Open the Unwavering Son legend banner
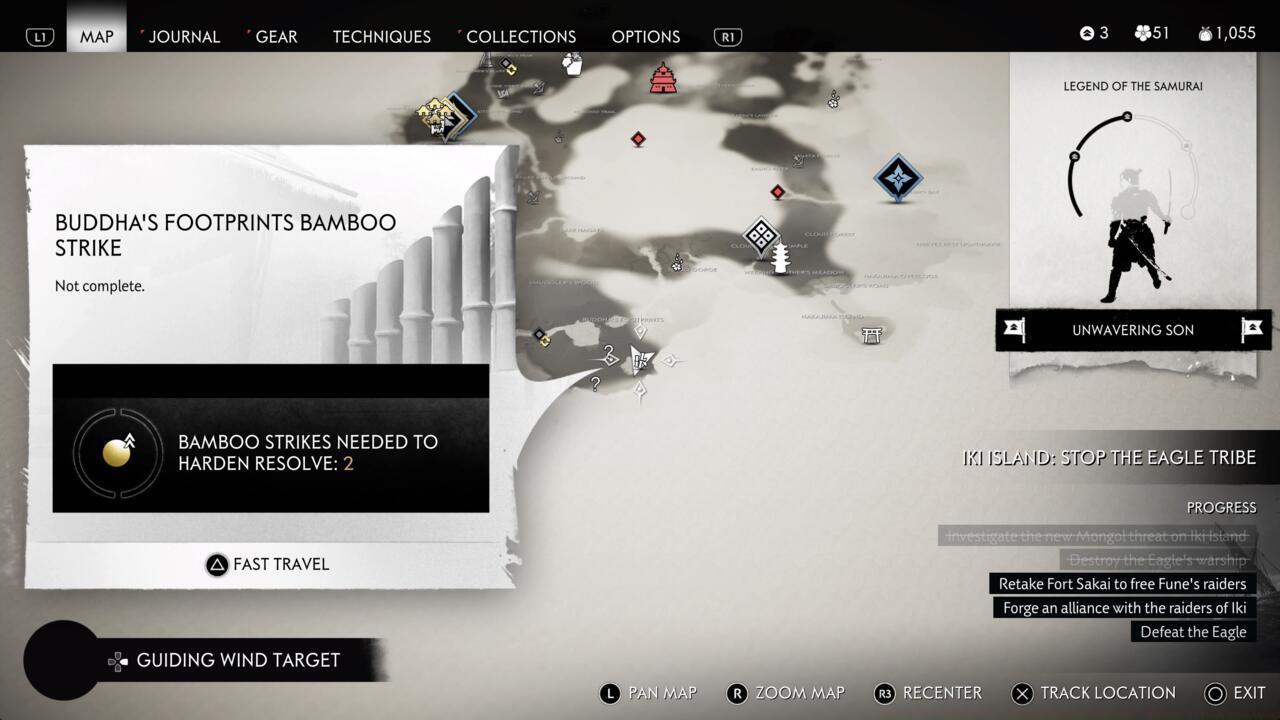Screen dimensions: 1280x720 (x=1133, y=330)
